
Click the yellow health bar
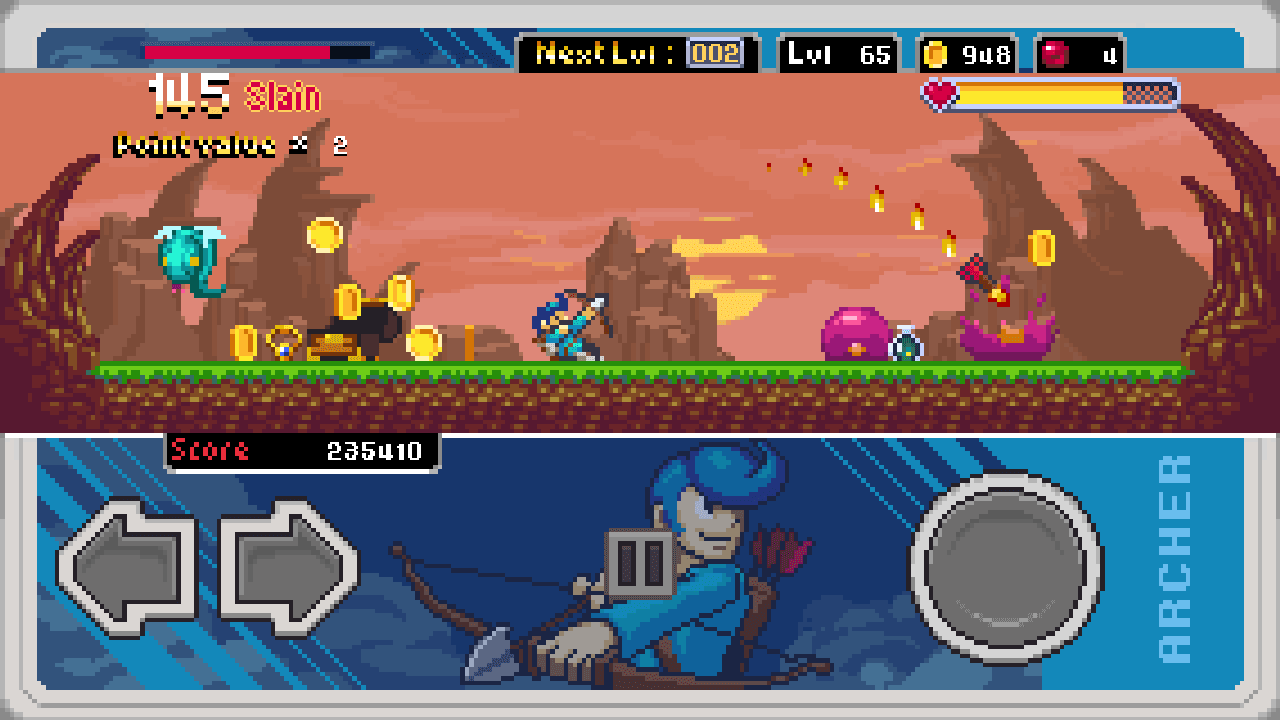click(1040, 93)
